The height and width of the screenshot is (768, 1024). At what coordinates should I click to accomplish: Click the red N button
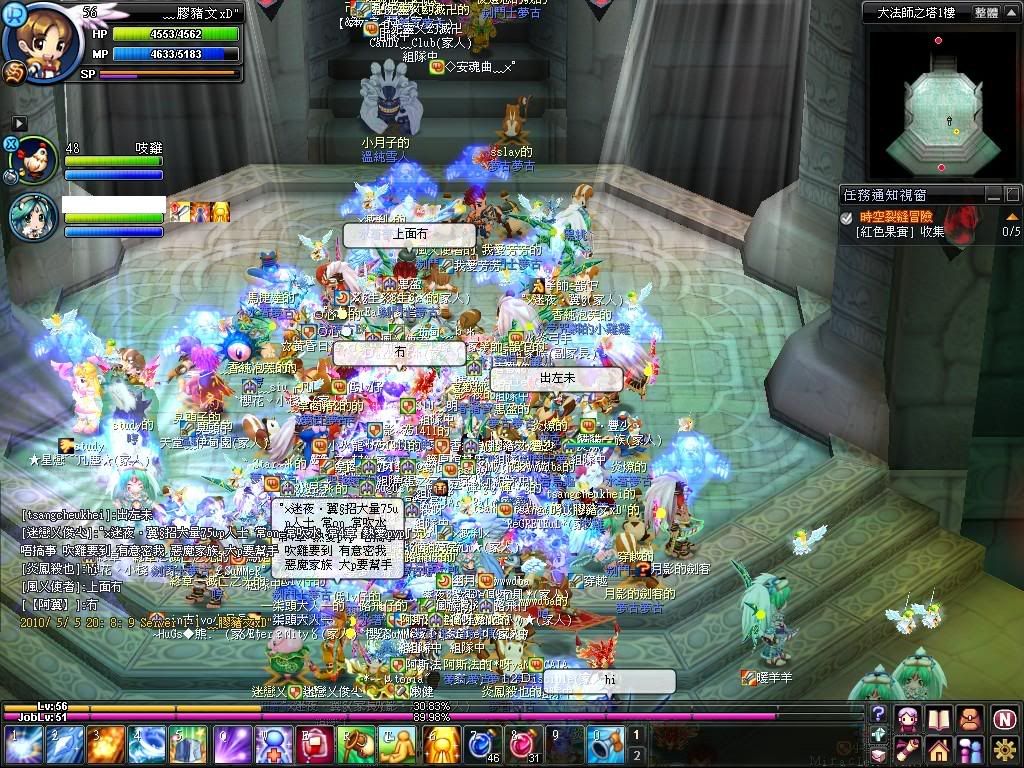1005,718
